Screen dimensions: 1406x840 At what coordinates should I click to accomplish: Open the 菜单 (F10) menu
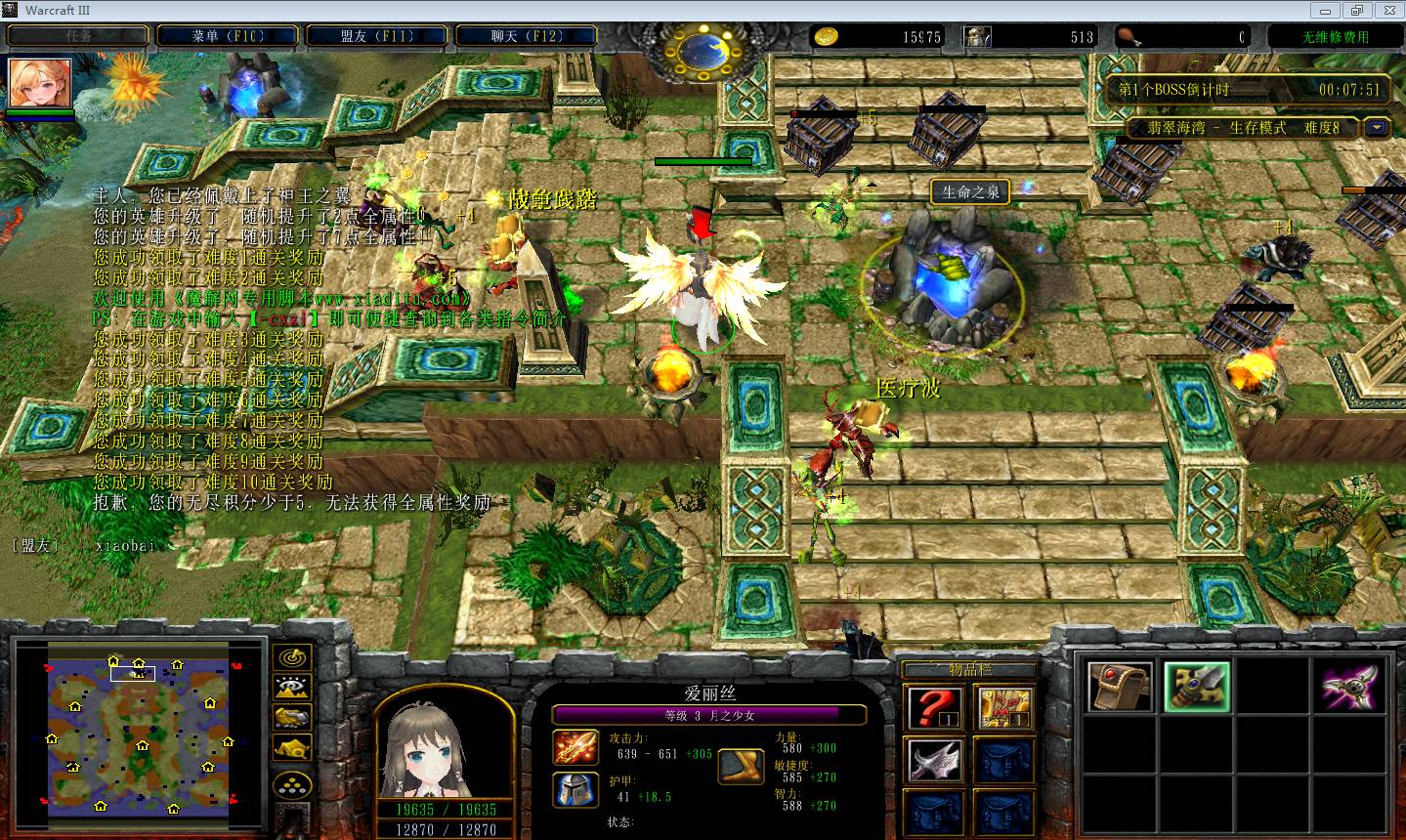tap(228, 36)
